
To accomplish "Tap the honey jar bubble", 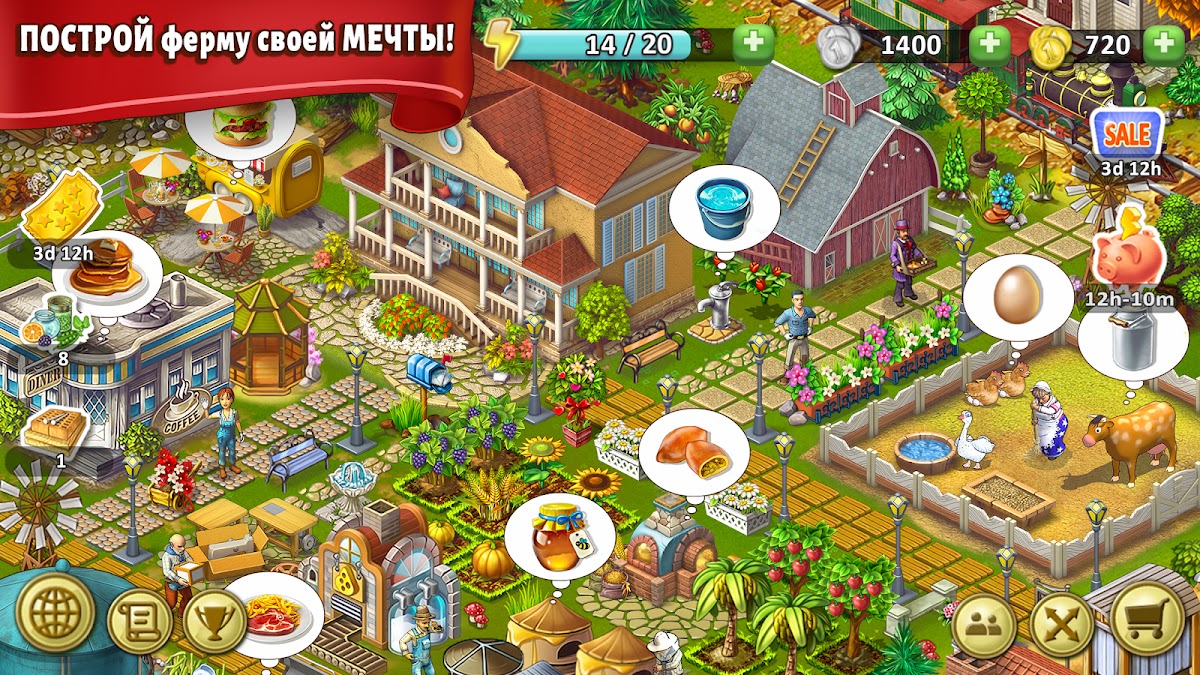I will pos(559,536).
